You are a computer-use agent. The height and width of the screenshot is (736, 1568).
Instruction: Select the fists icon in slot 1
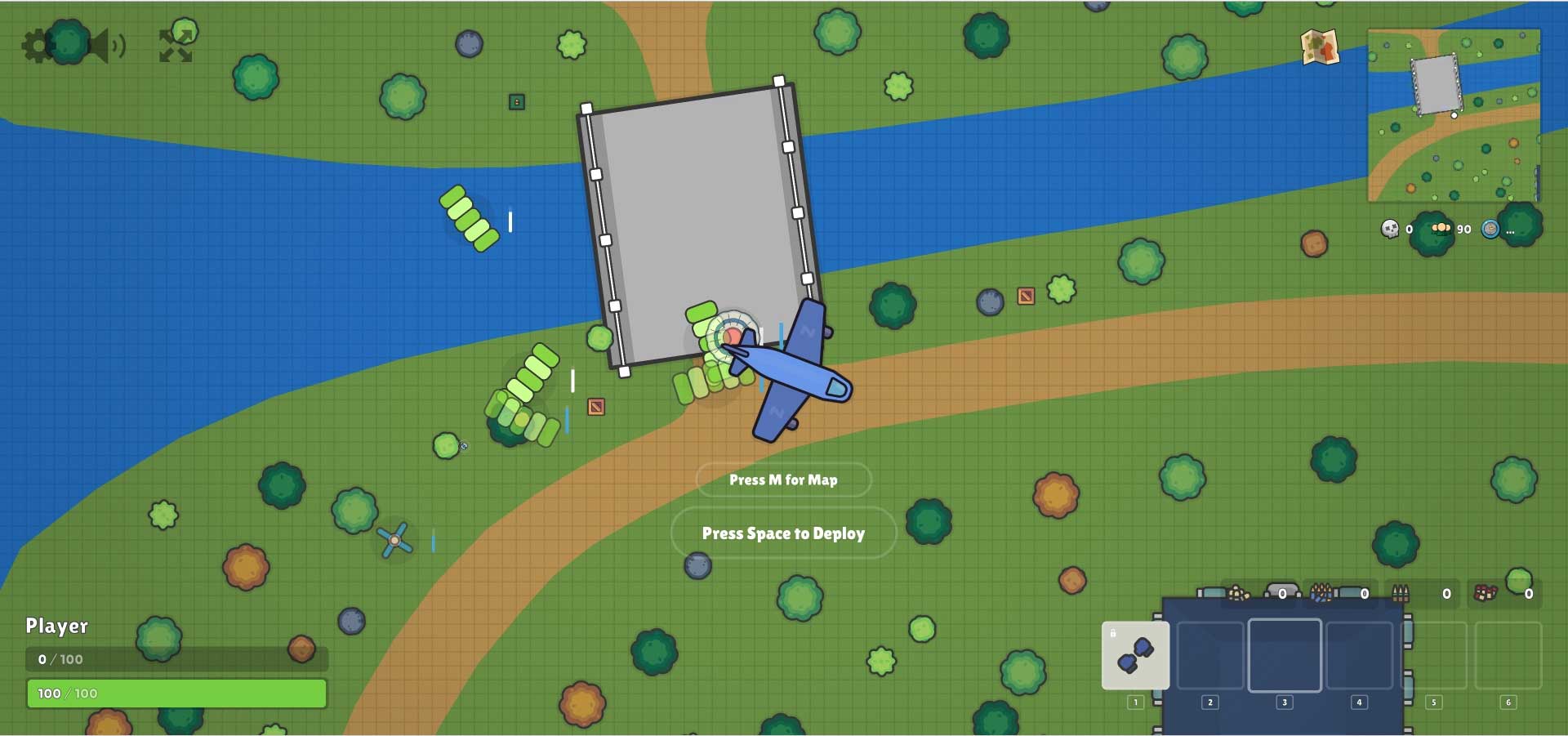(x=1136, y=653)
